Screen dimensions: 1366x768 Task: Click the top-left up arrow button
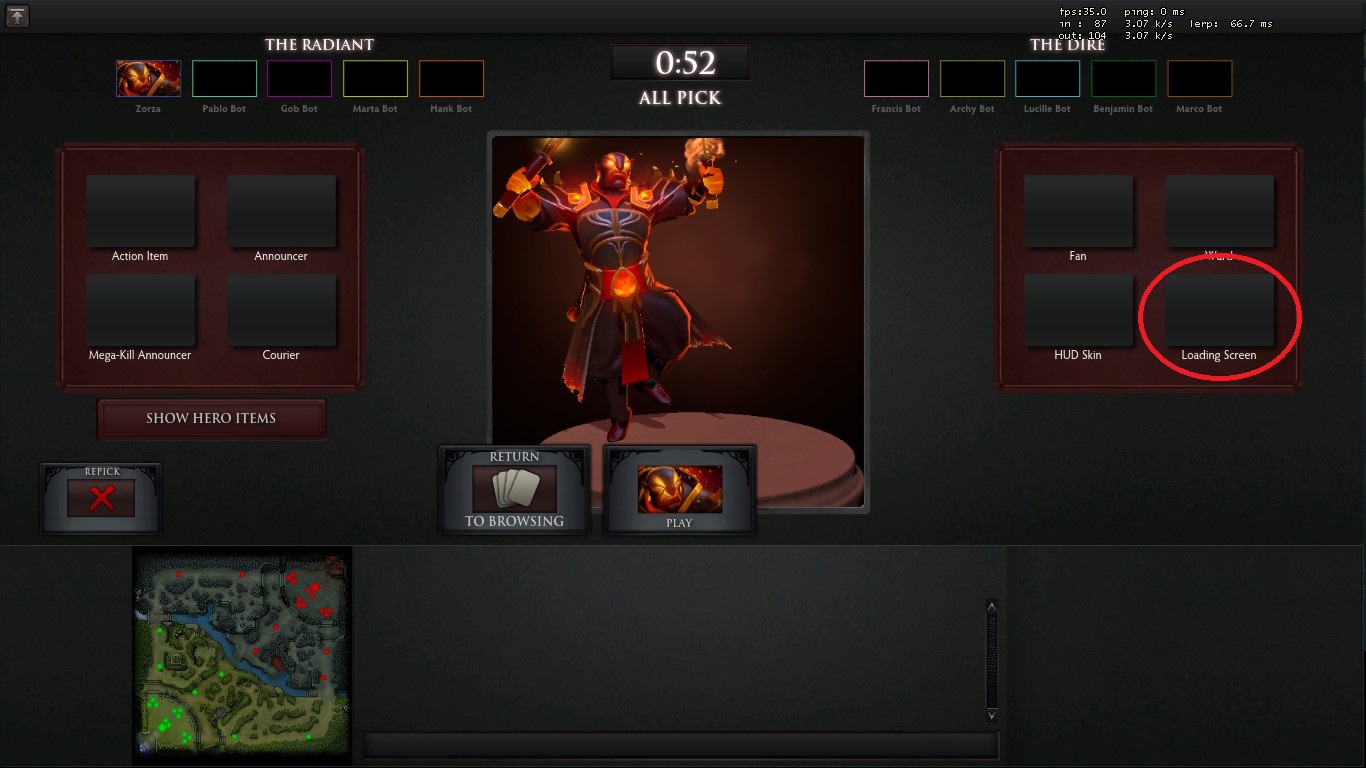point(17,15)
